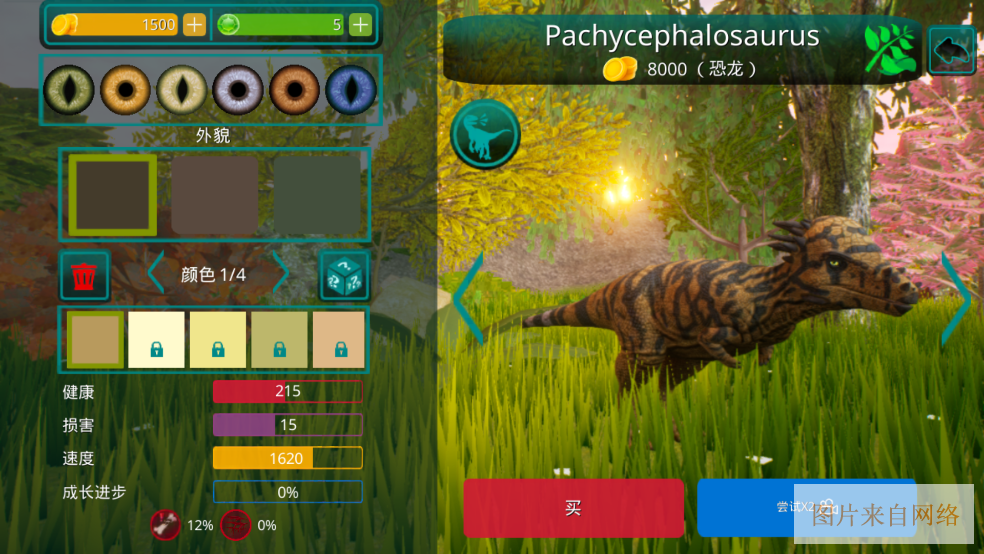Show the next dinosaur with the right arrow
984x554 pixels.
[x=956, y=298]
